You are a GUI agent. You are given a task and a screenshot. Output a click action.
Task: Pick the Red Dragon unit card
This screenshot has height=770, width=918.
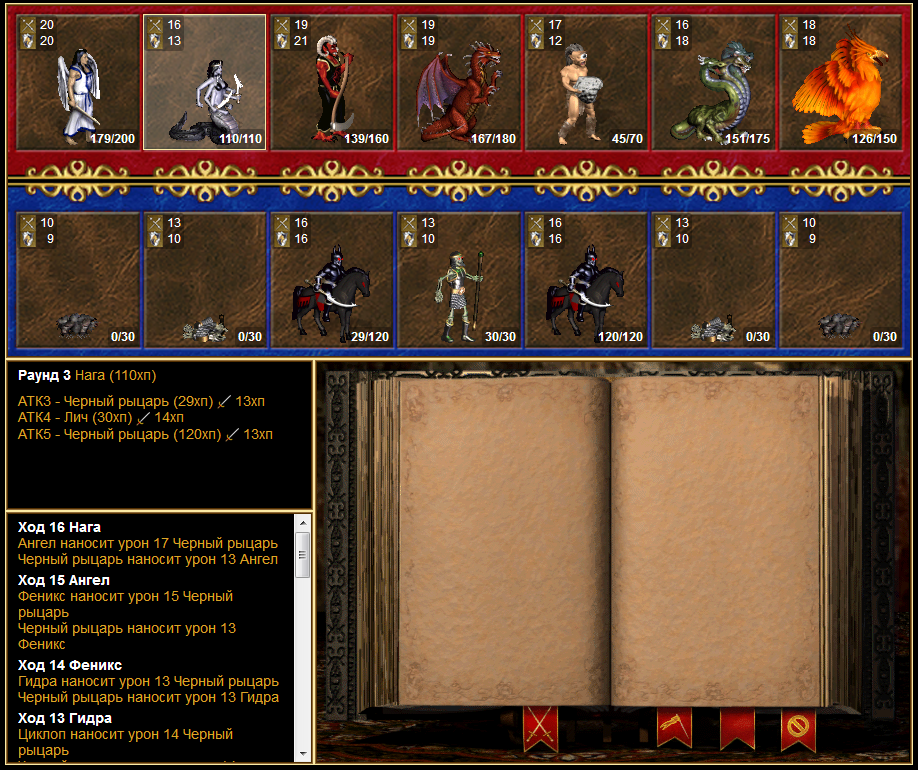459,82
